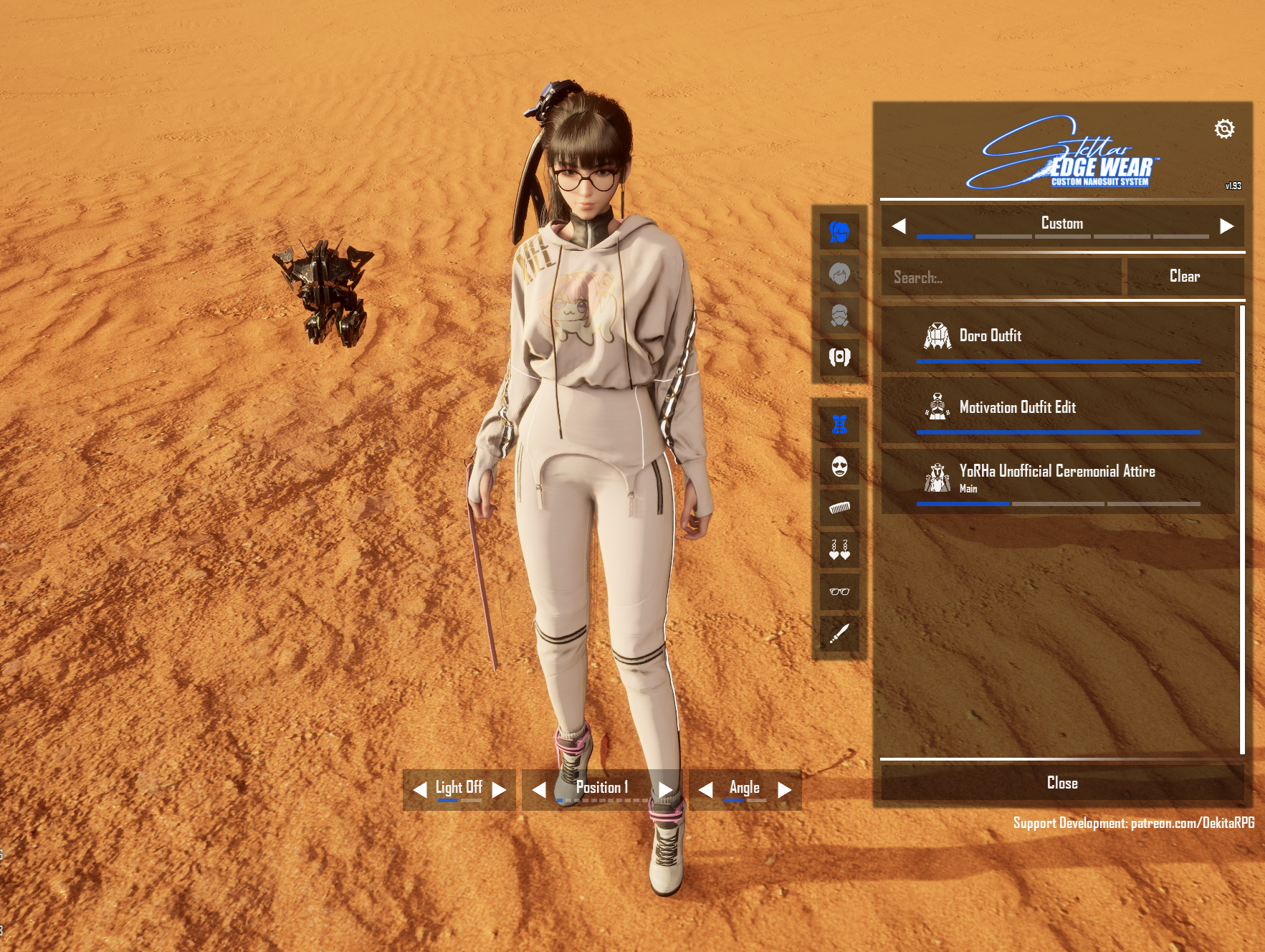Go to the next outfit category

[x=1226, y=226]
